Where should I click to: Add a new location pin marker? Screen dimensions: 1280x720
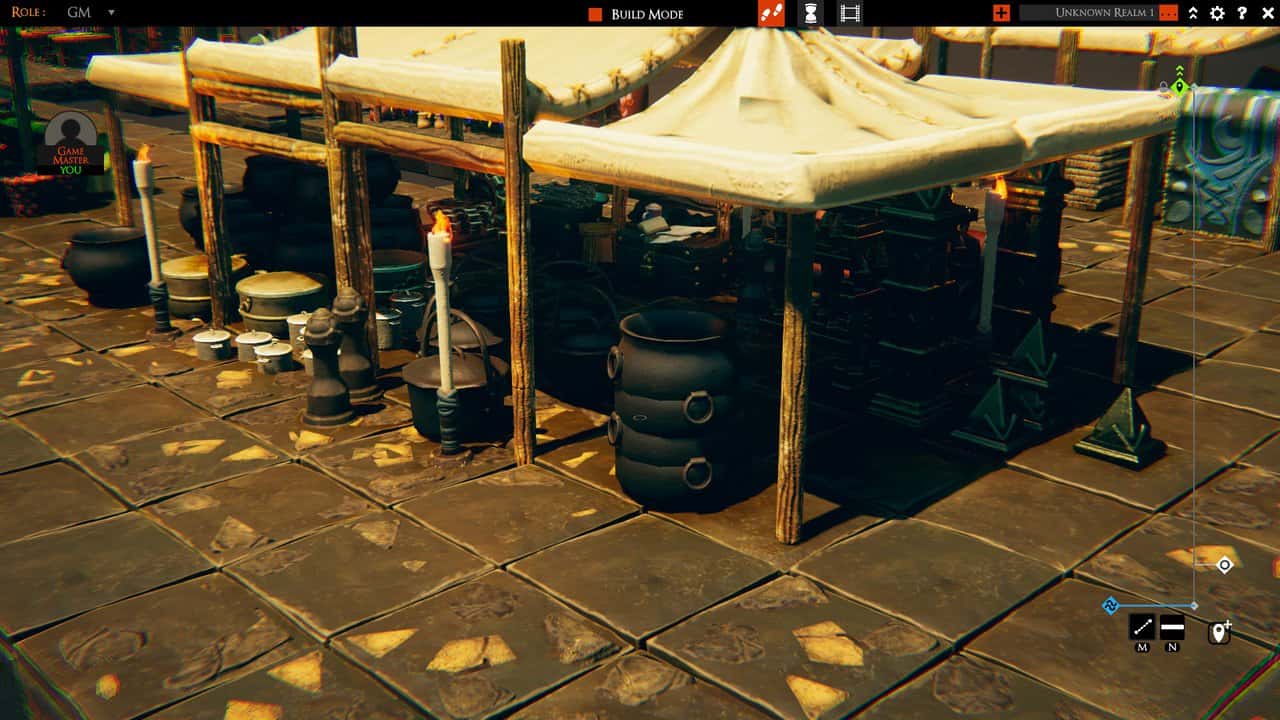pyautogui.click(x=1220, y=632)
